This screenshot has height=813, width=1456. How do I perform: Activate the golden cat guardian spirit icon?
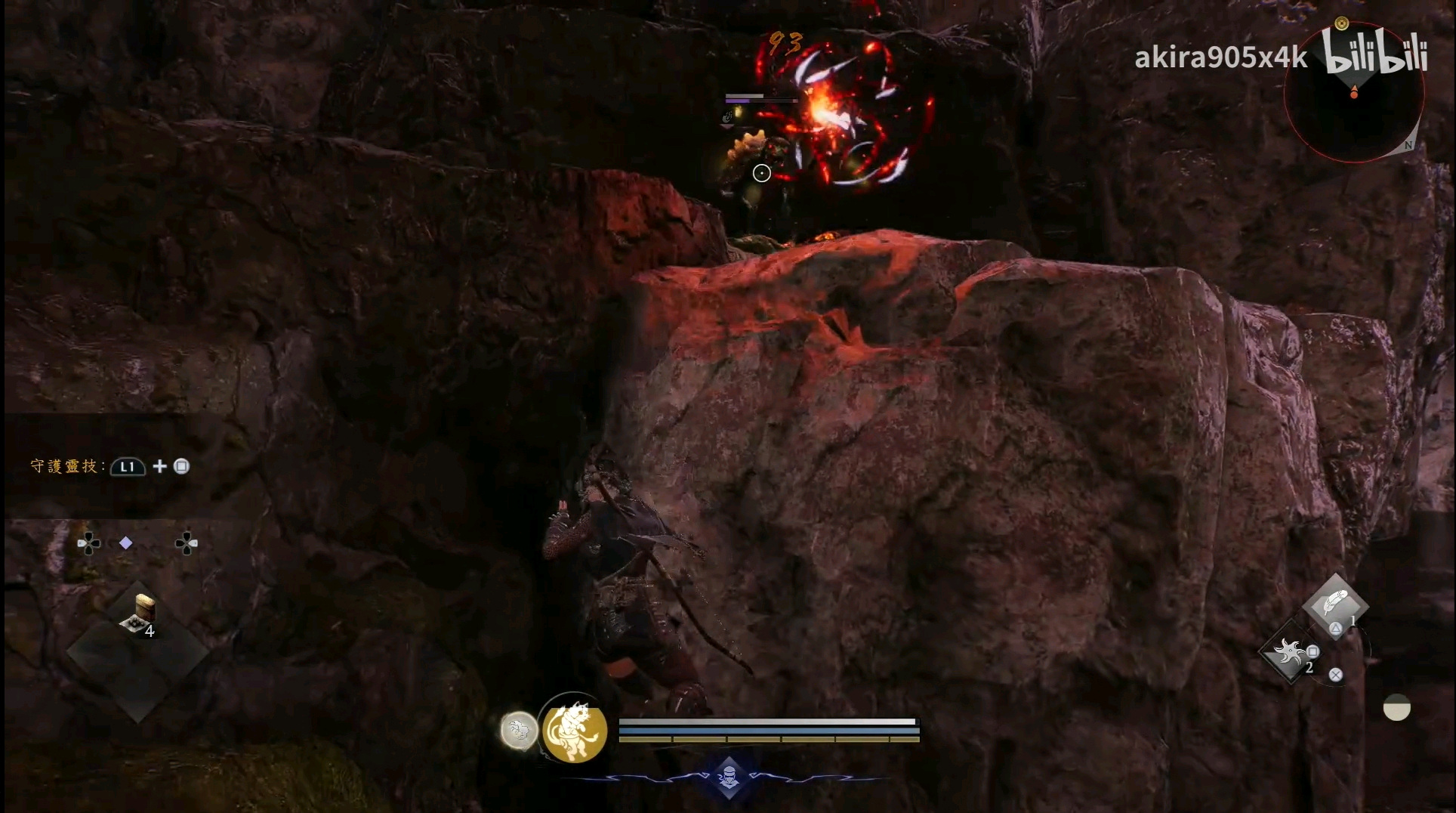[x=575, y=730]
